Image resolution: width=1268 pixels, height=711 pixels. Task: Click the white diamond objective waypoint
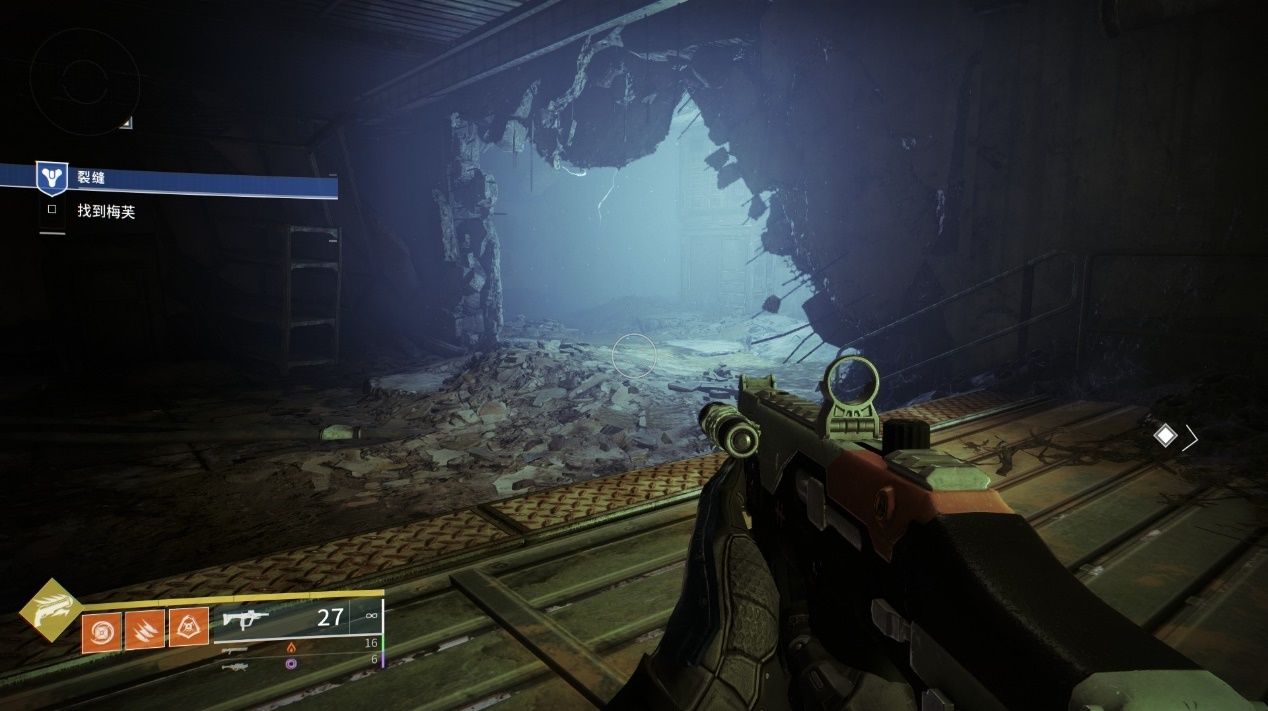pyautogui.click(x=1165, y=435)
